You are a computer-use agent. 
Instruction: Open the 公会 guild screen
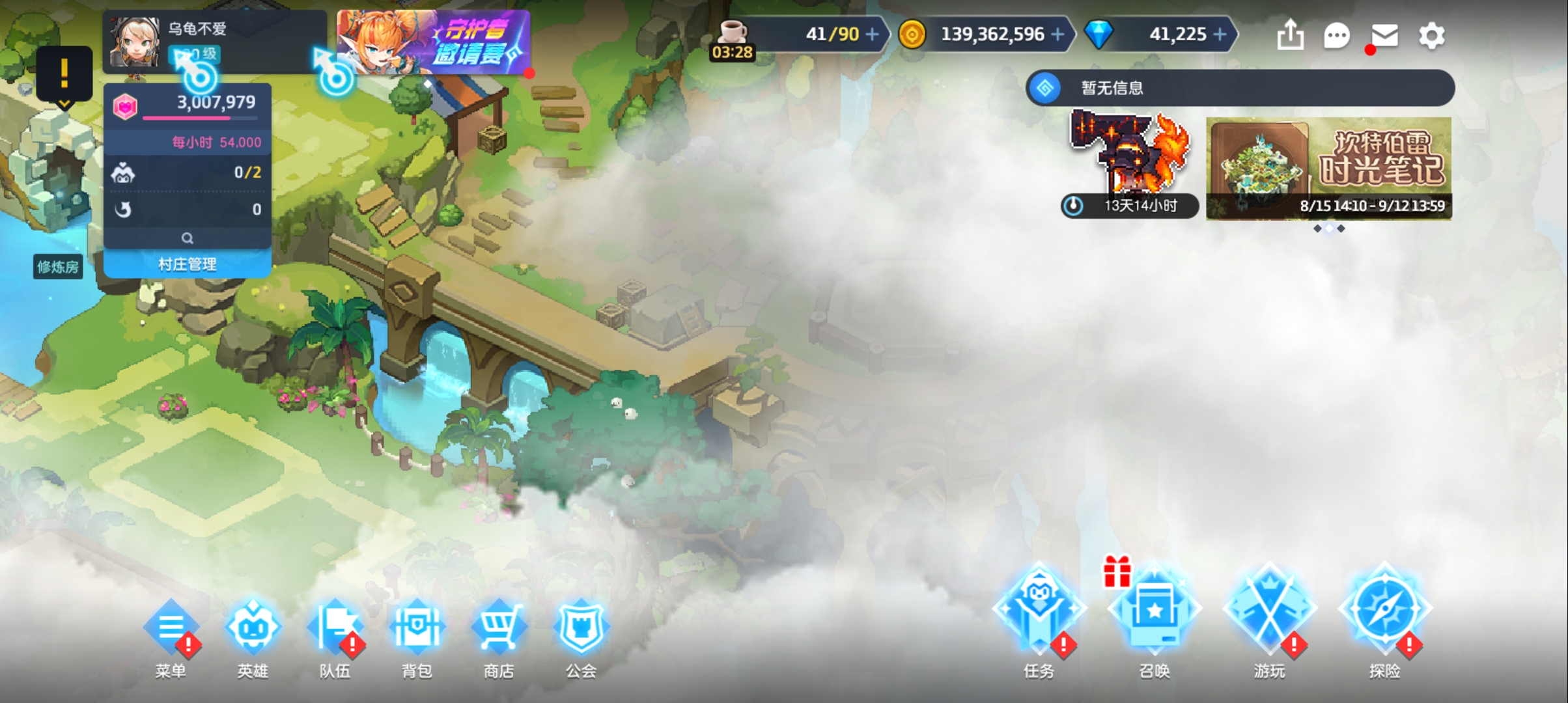581,629
